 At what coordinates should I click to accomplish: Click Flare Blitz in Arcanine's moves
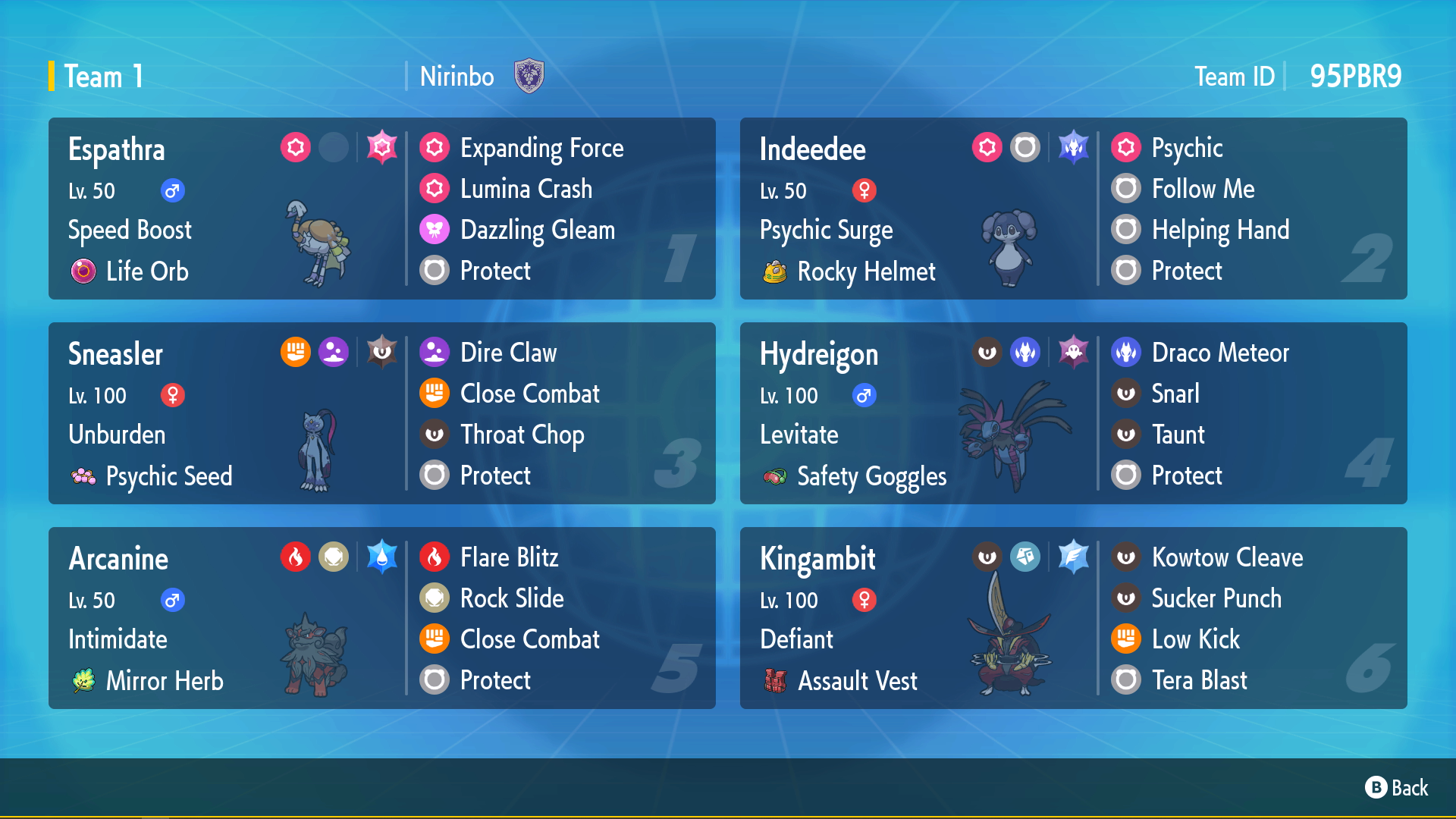point(509,557)
